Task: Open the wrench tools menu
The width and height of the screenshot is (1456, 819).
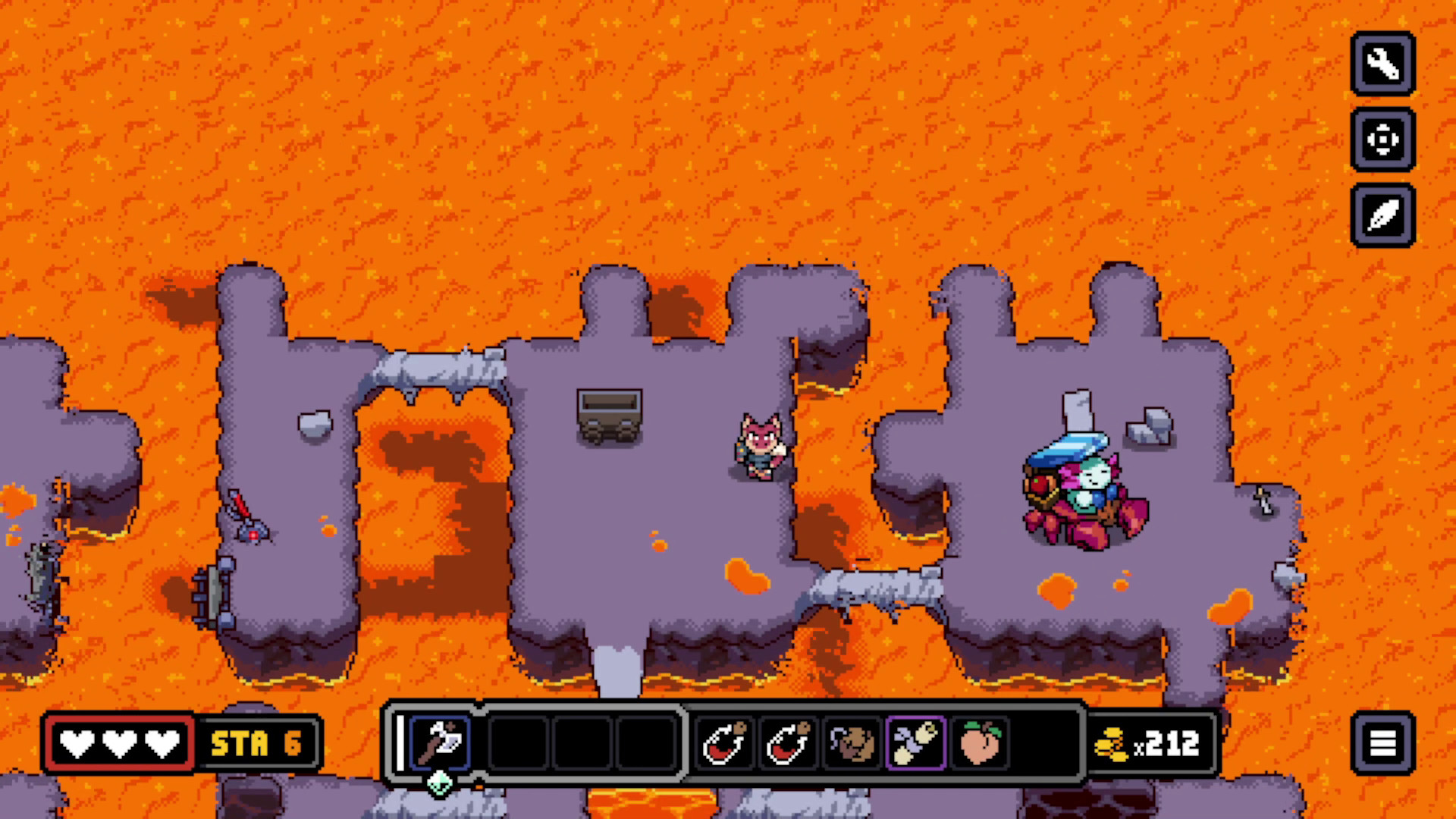Action: (1382, 65)
